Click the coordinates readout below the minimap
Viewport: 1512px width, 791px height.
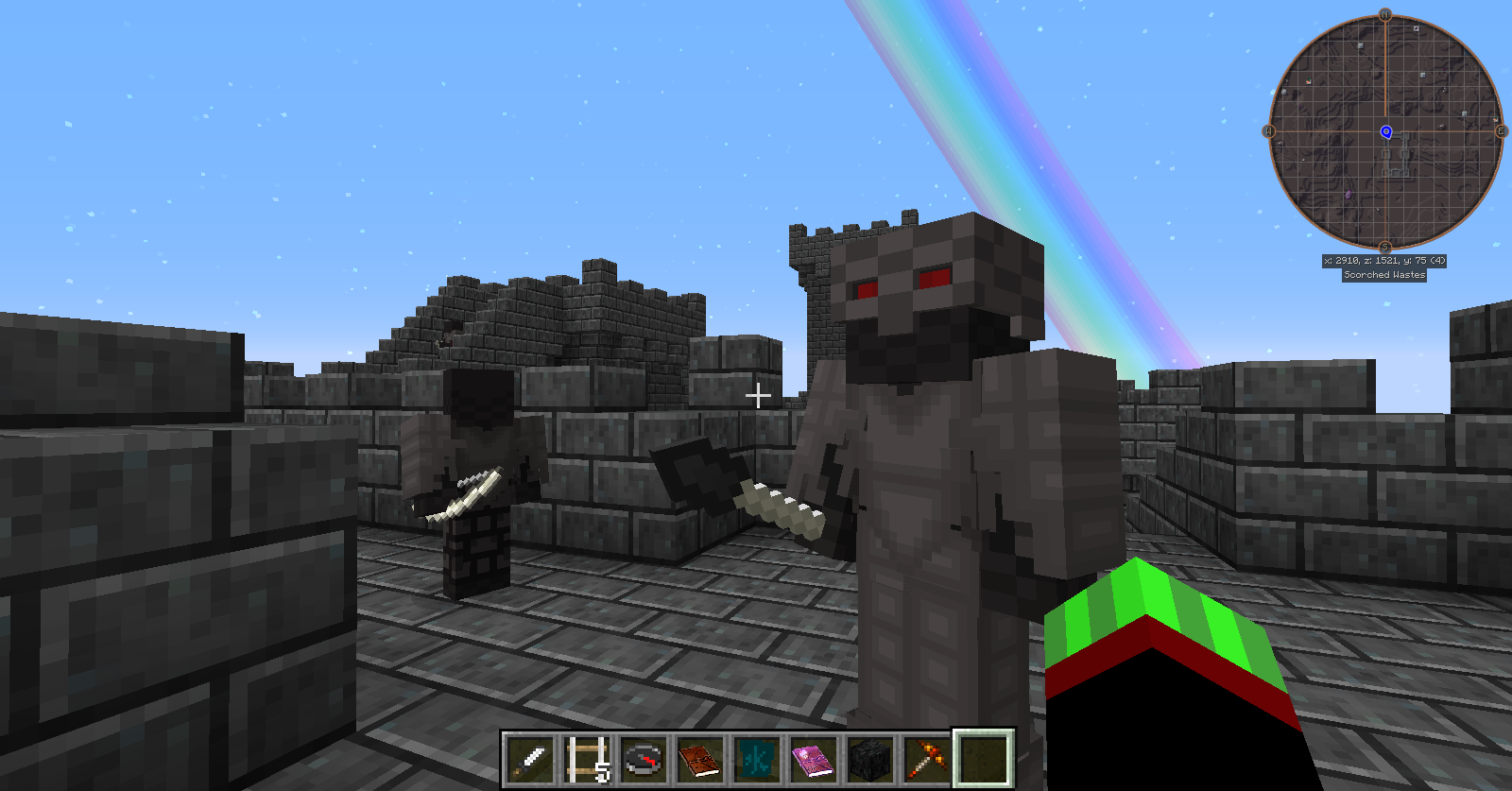pos(1385,261)
